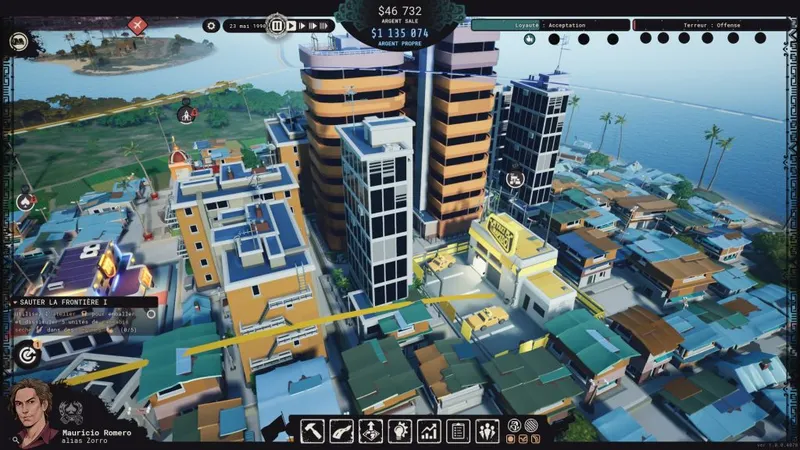Click the spade card marker at left edge
Screen dimensions: 800x450
pyautogui.click(x=25, y=200)
